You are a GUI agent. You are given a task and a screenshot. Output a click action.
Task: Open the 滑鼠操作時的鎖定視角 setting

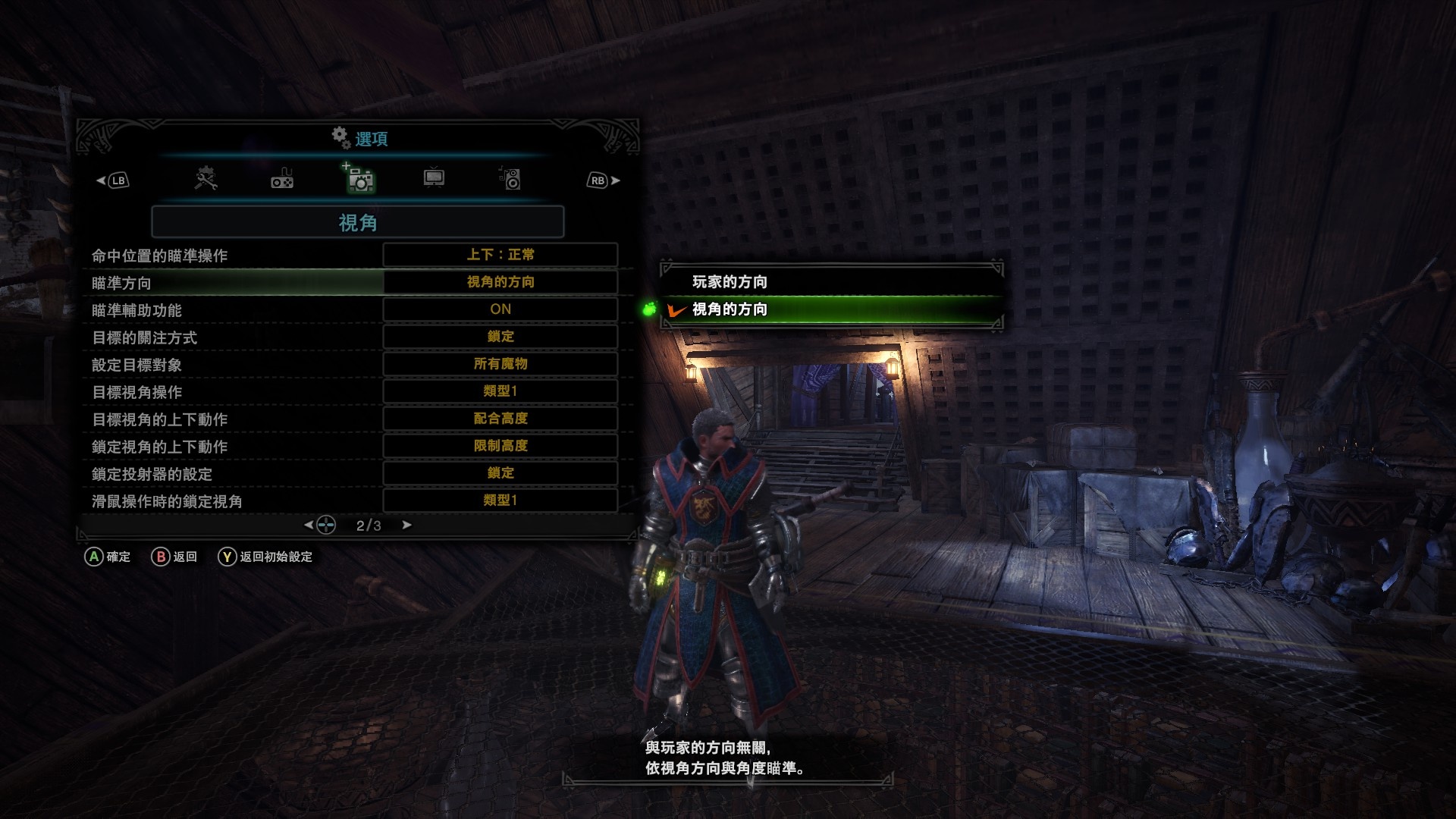click(x=500, y=500)
